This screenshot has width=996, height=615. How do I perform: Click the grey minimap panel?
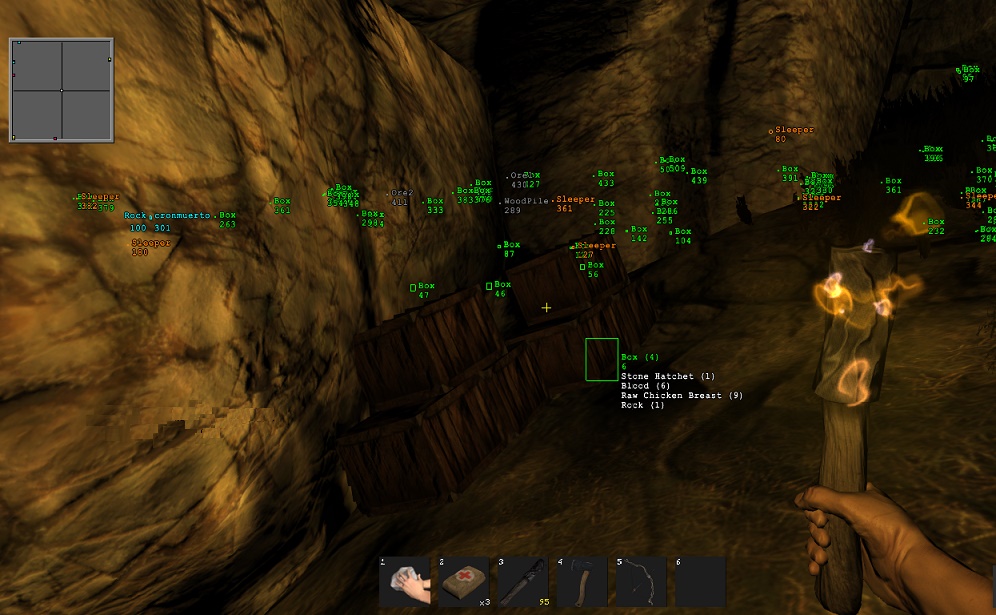[x=61, y=90]
